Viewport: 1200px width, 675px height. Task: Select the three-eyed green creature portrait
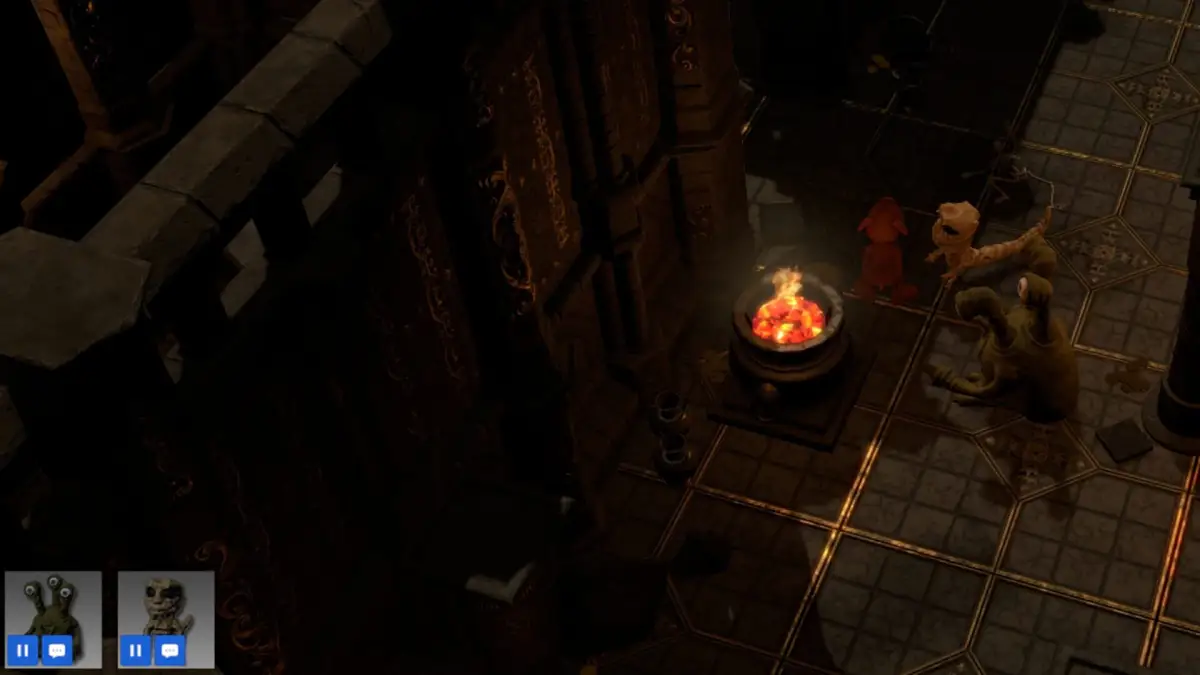pyautogui.click(x=53, y=604)
